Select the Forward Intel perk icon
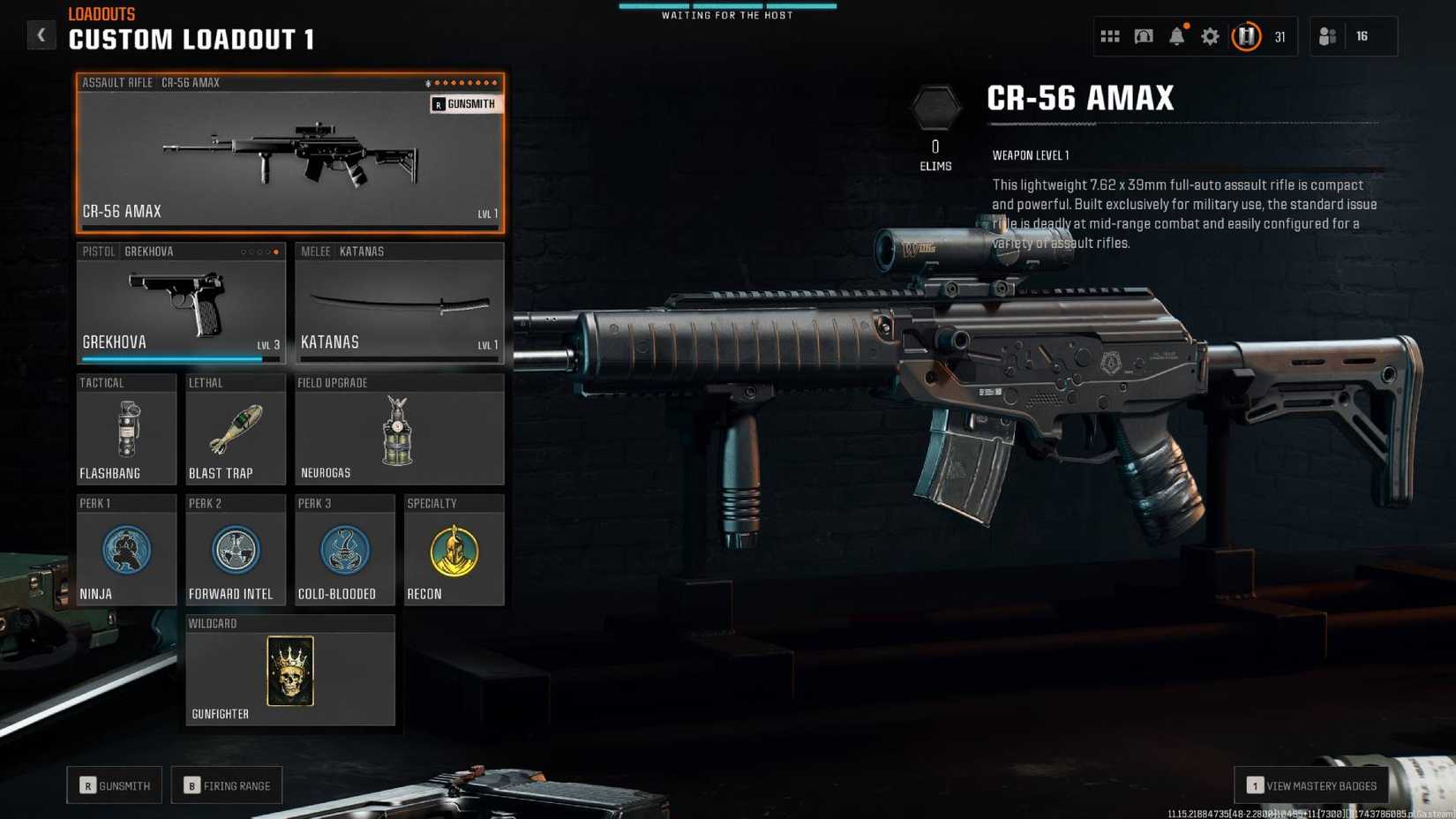This screenshot has width=1456, height=819. coord(235,549)
